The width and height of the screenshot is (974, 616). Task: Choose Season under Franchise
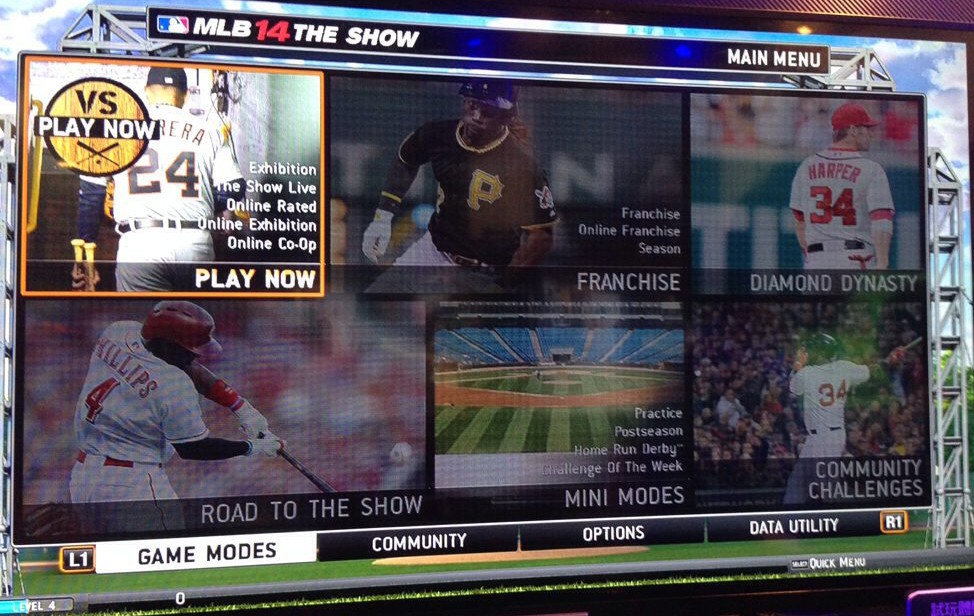tap(659, 248)
